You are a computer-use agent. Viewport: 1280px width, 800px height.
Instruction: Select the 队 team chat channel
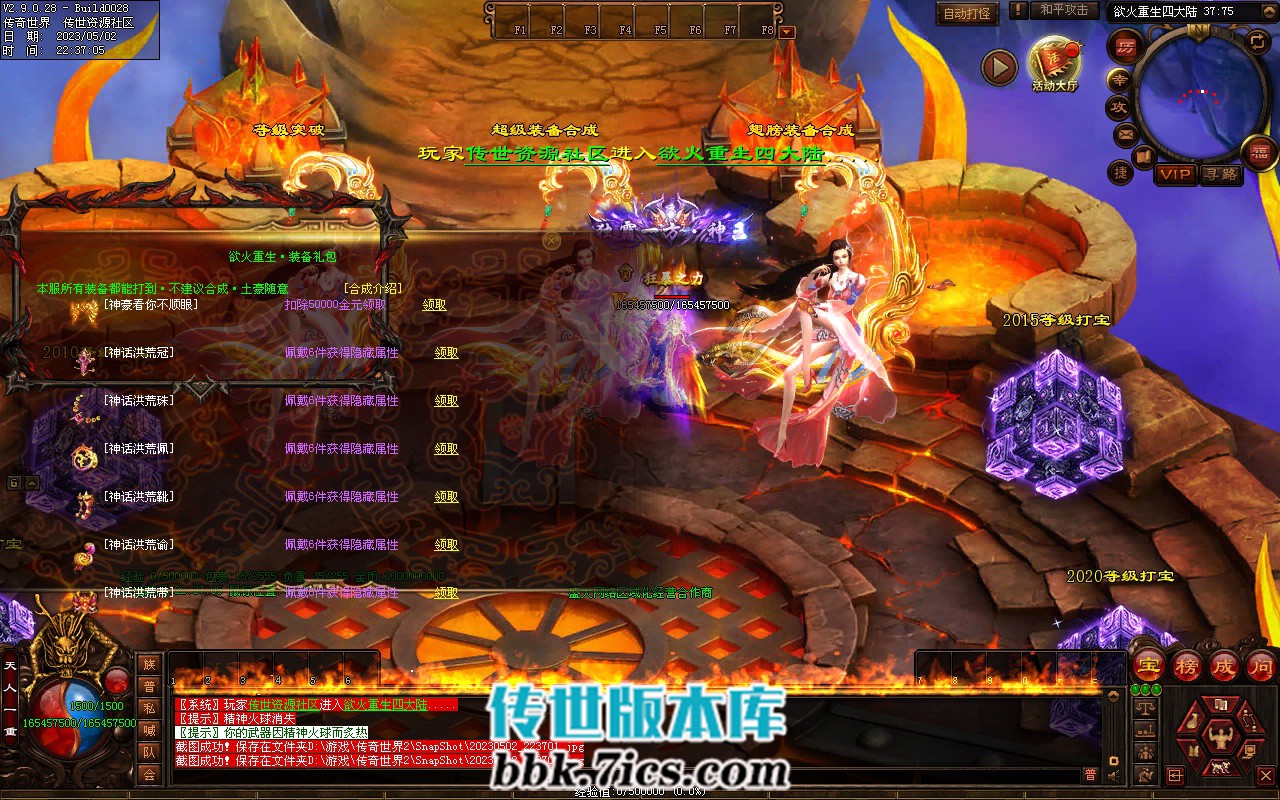click(x=149, y=752)
